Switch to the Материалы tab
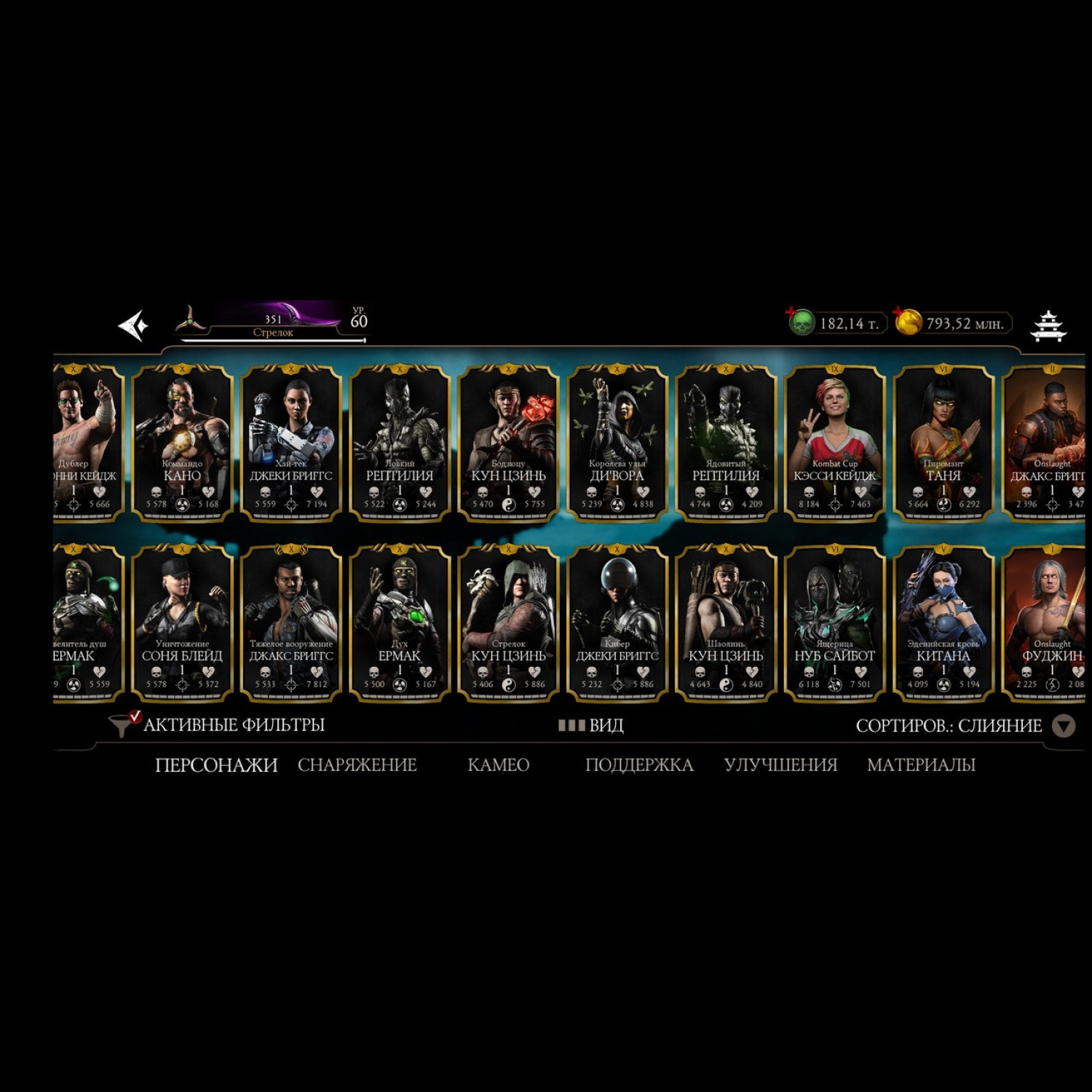The width and height of the screenshot is (1092, 1092). click(921, 765)
